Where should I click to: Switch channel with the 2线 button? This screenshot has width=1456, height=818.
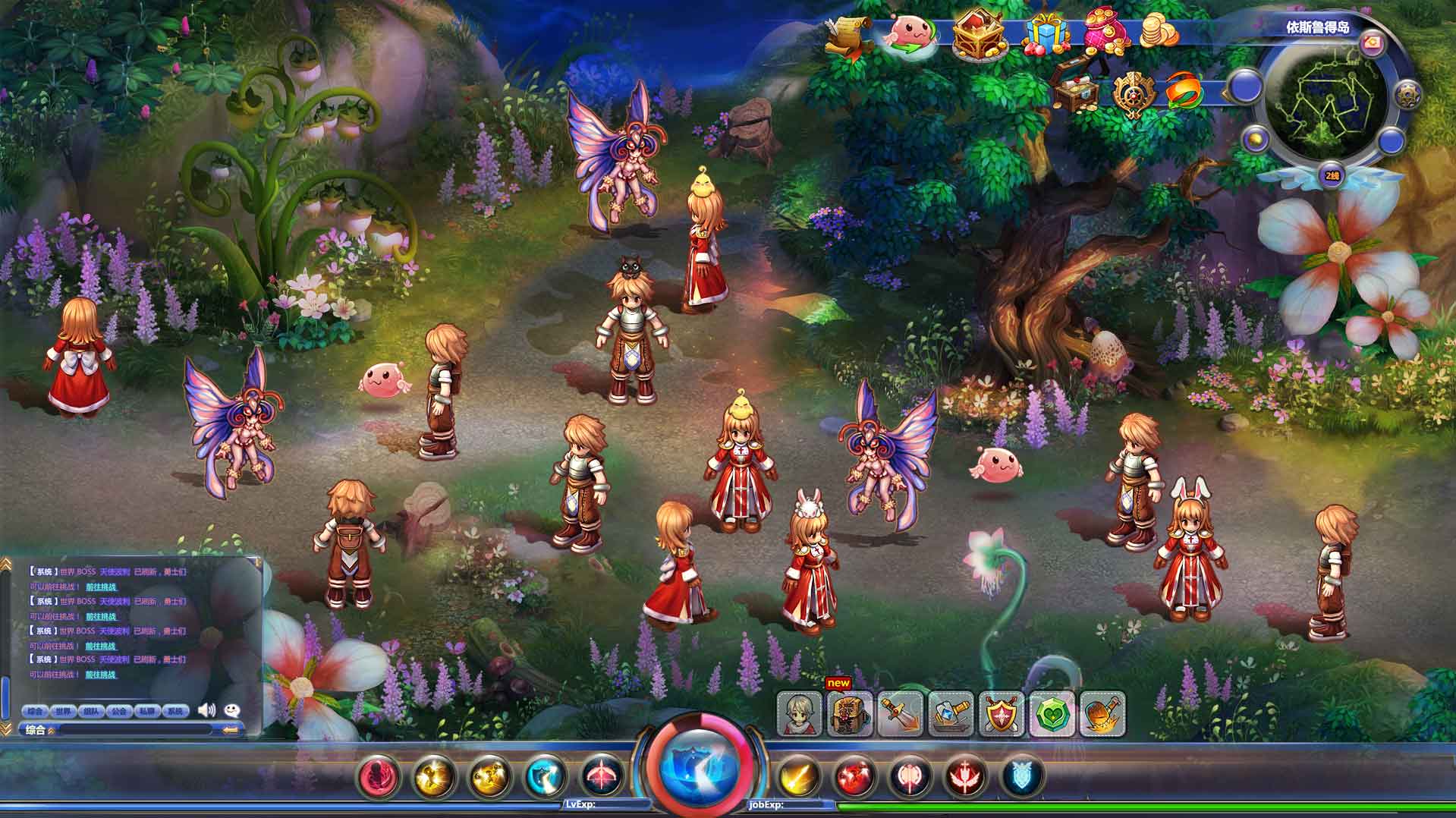pos(1332,176)
